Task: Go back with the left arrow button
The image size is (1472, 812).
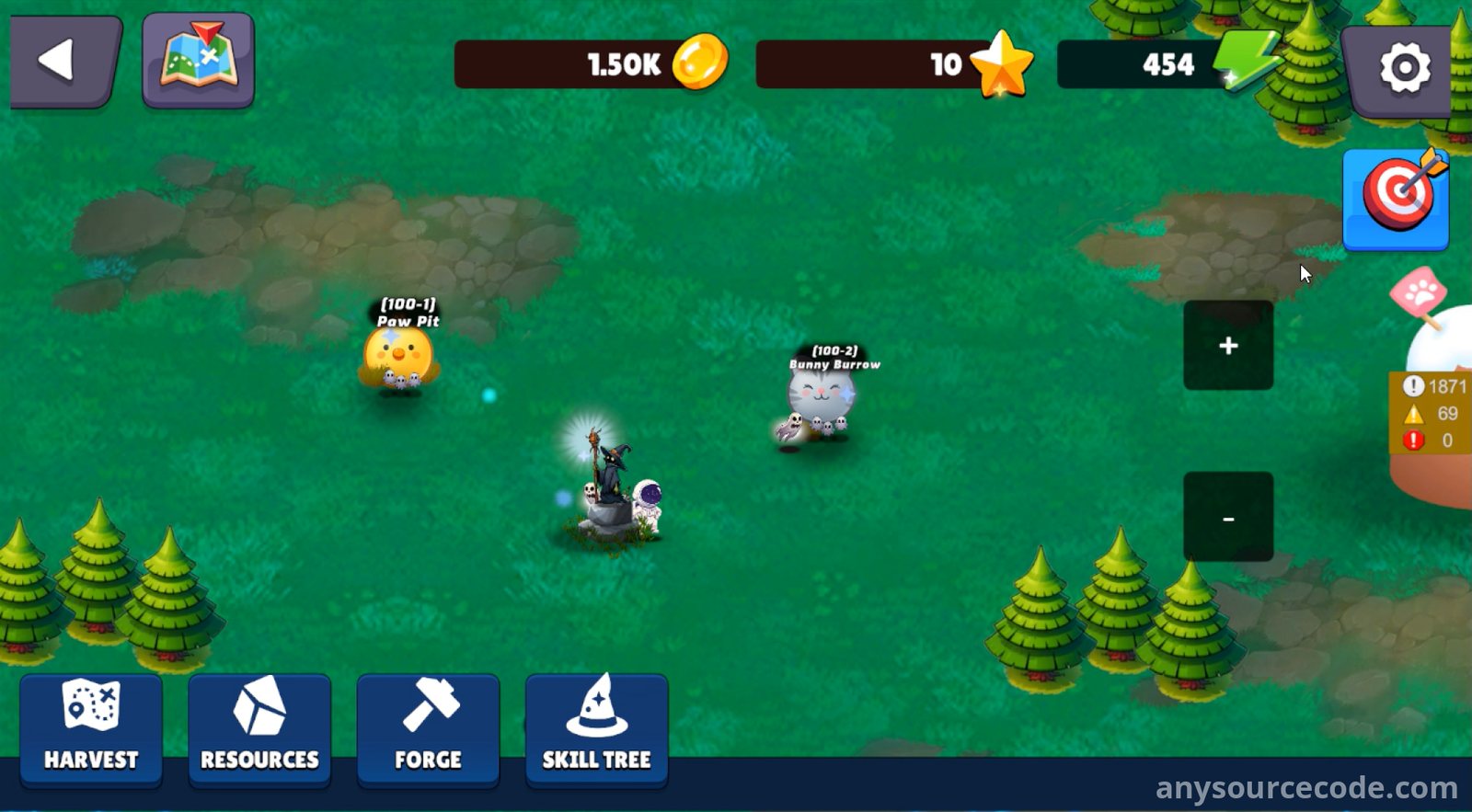Action: point(63,61)
